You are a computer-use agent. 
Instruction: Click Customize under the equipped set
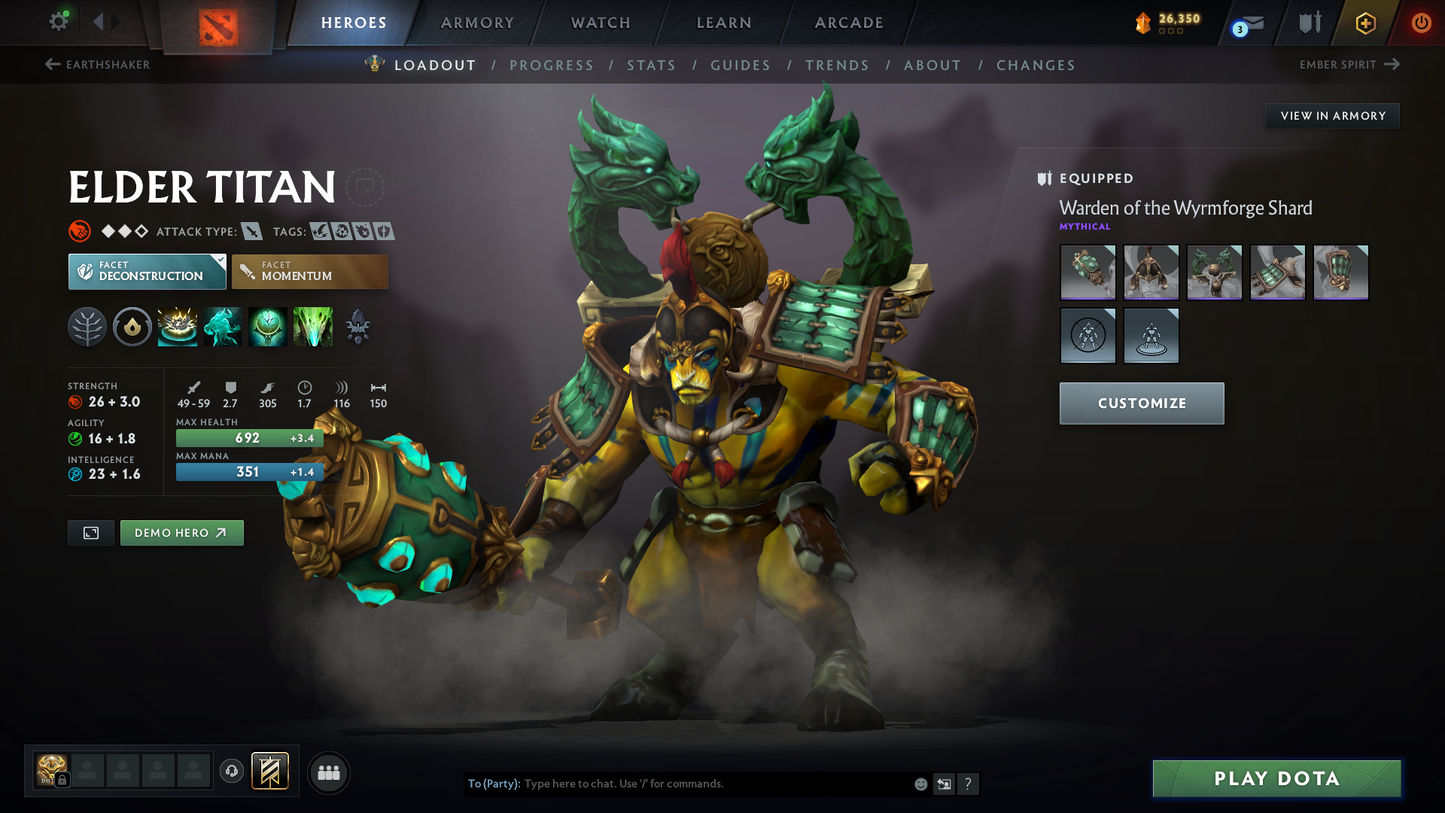(x=1141, y=403)
